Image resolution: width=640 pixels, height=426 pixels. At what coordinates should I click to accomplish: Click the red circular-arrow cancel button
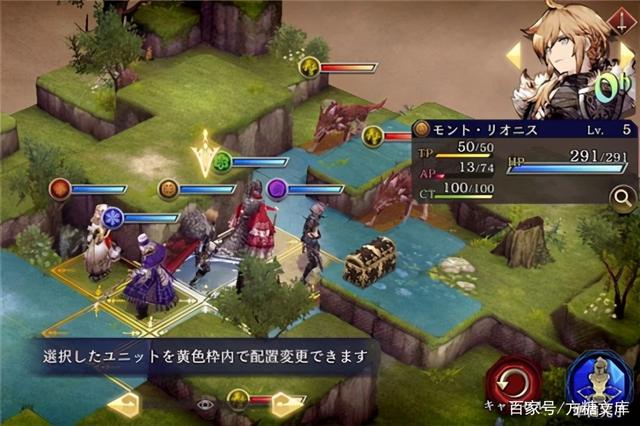pos(512,380)
